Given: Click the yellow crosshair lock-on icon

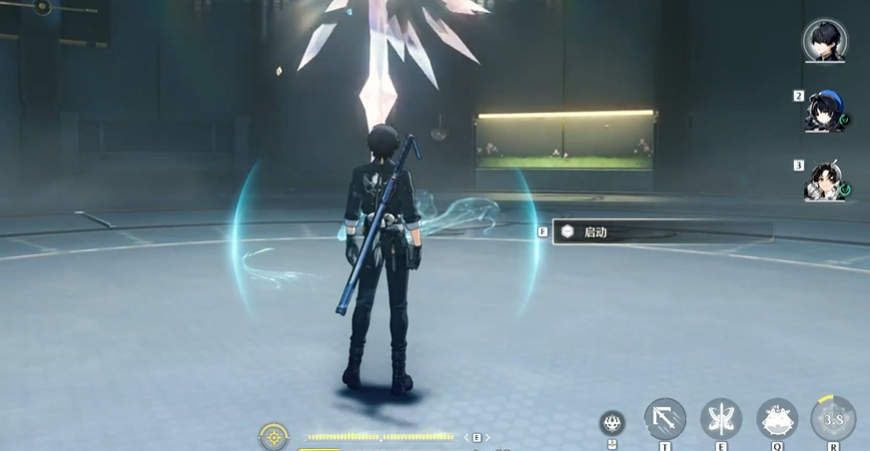Looking at the screenshot, I should 273,436.
